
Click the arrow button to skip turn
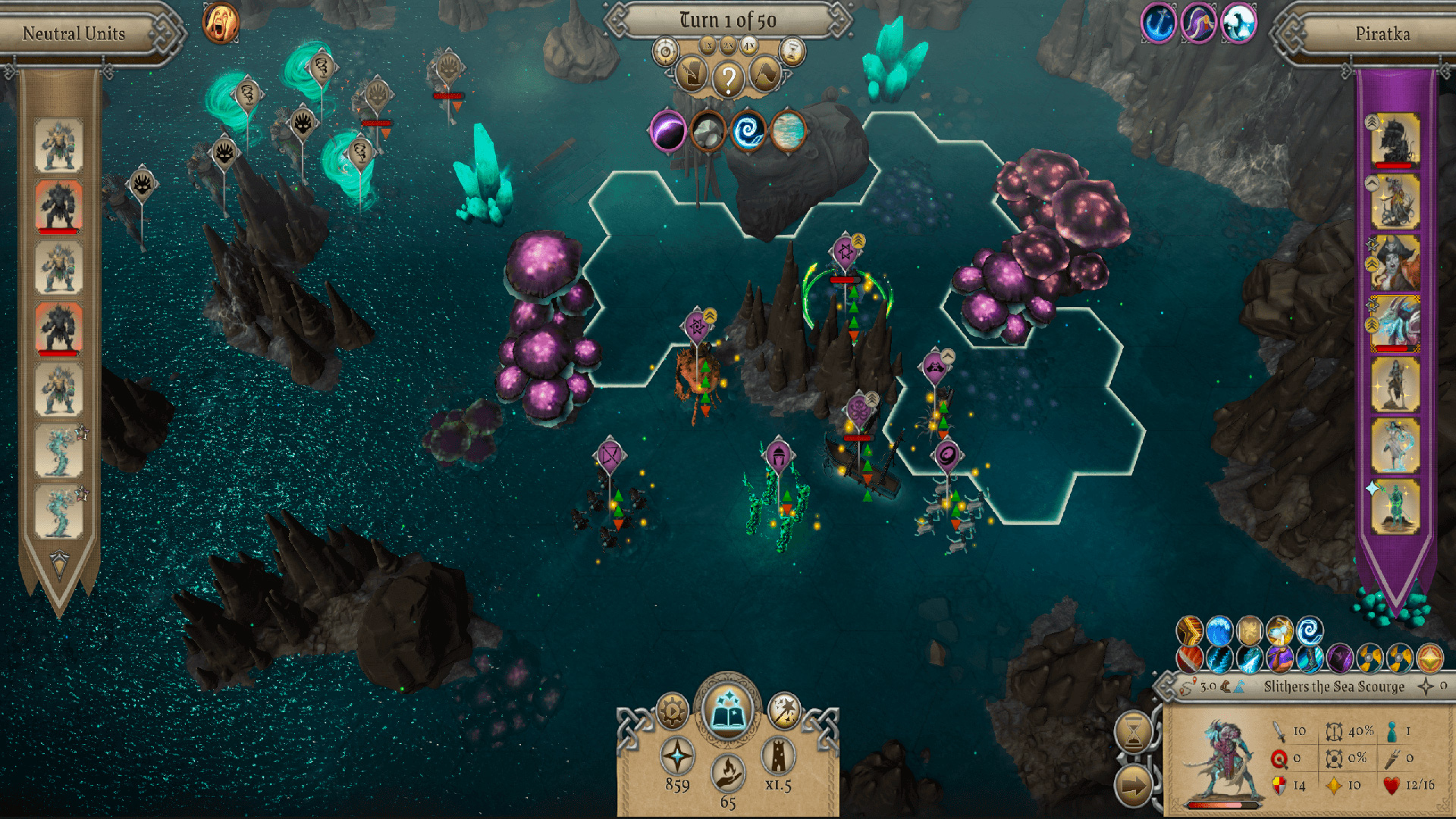pyautogui.click(x=1133, y=786)
